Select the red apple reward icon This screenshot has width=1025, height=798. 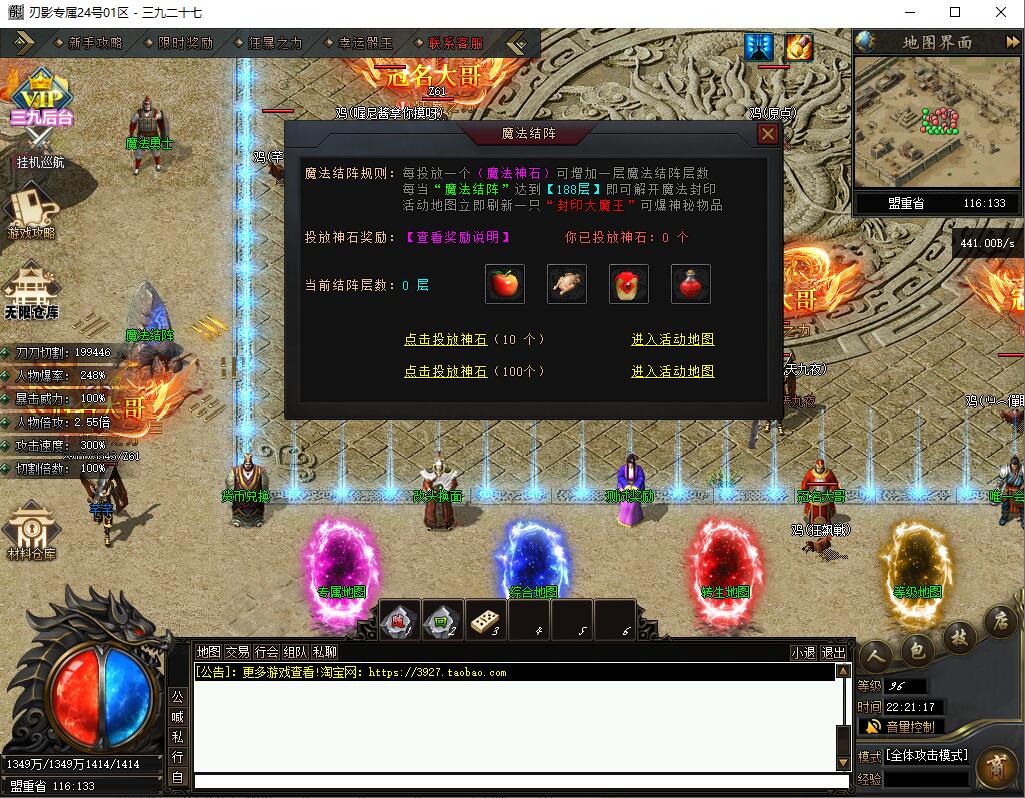[x=505, y=285]
